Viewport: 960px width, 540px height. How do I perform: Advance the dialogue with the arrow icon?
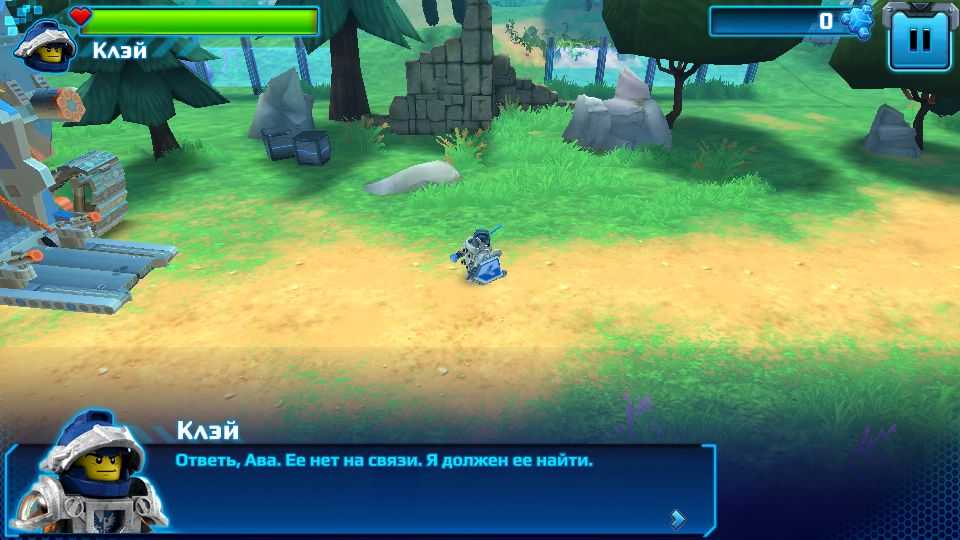coord(678,517)
